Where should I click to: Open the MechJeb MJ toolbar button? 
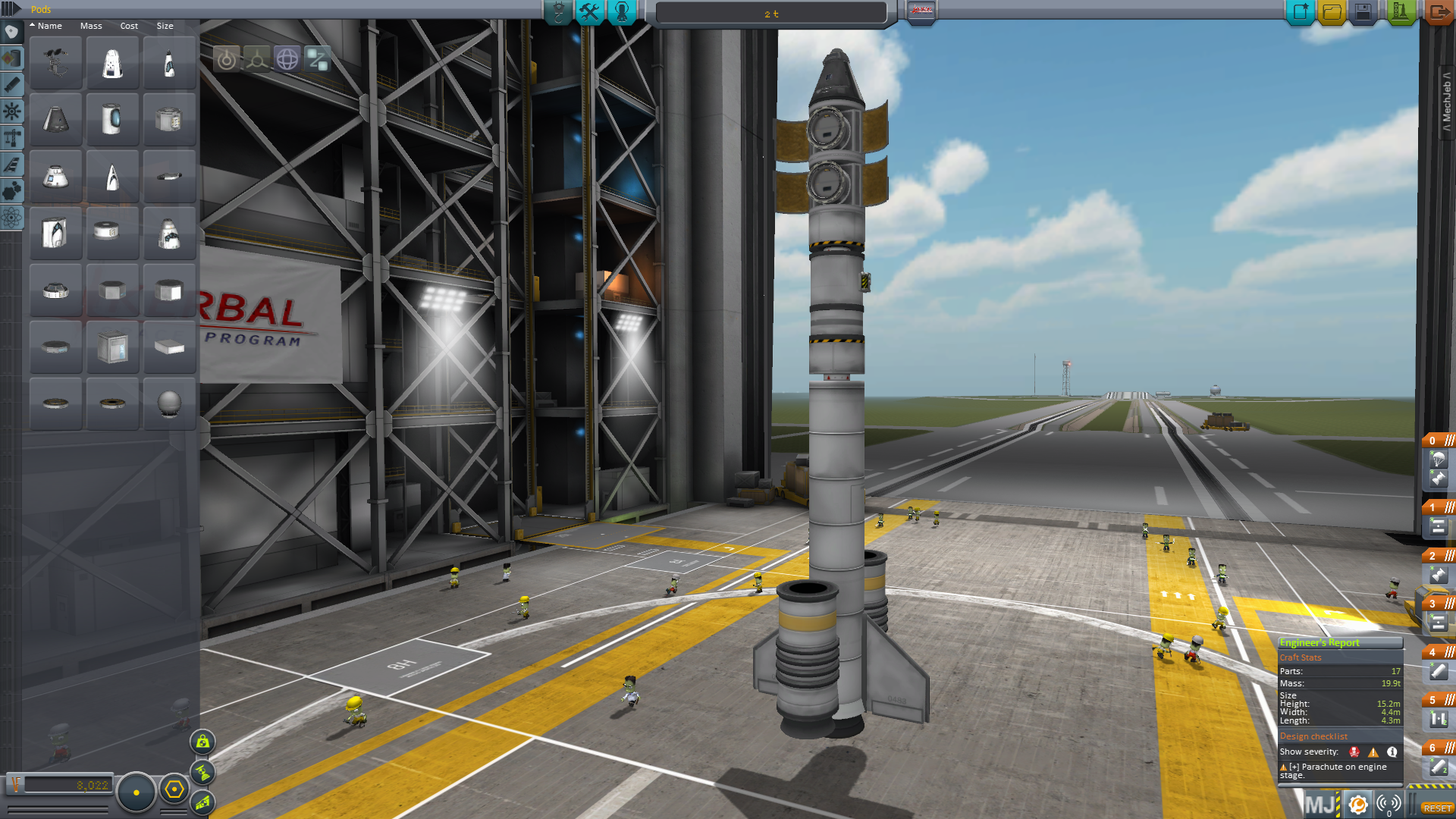[1320, 805]
